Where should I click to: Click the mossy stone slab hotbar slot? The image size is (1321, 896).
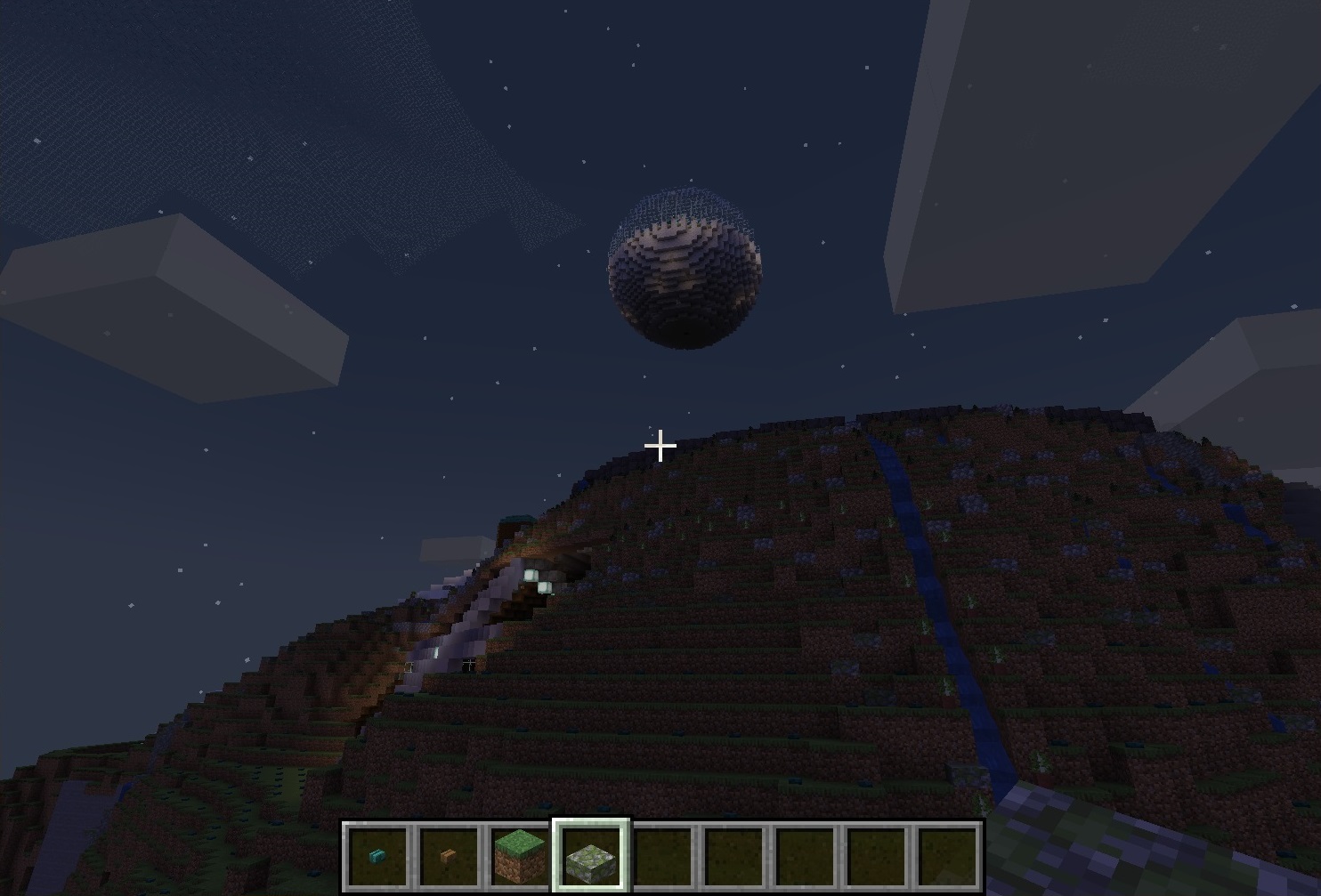(592, 856)
